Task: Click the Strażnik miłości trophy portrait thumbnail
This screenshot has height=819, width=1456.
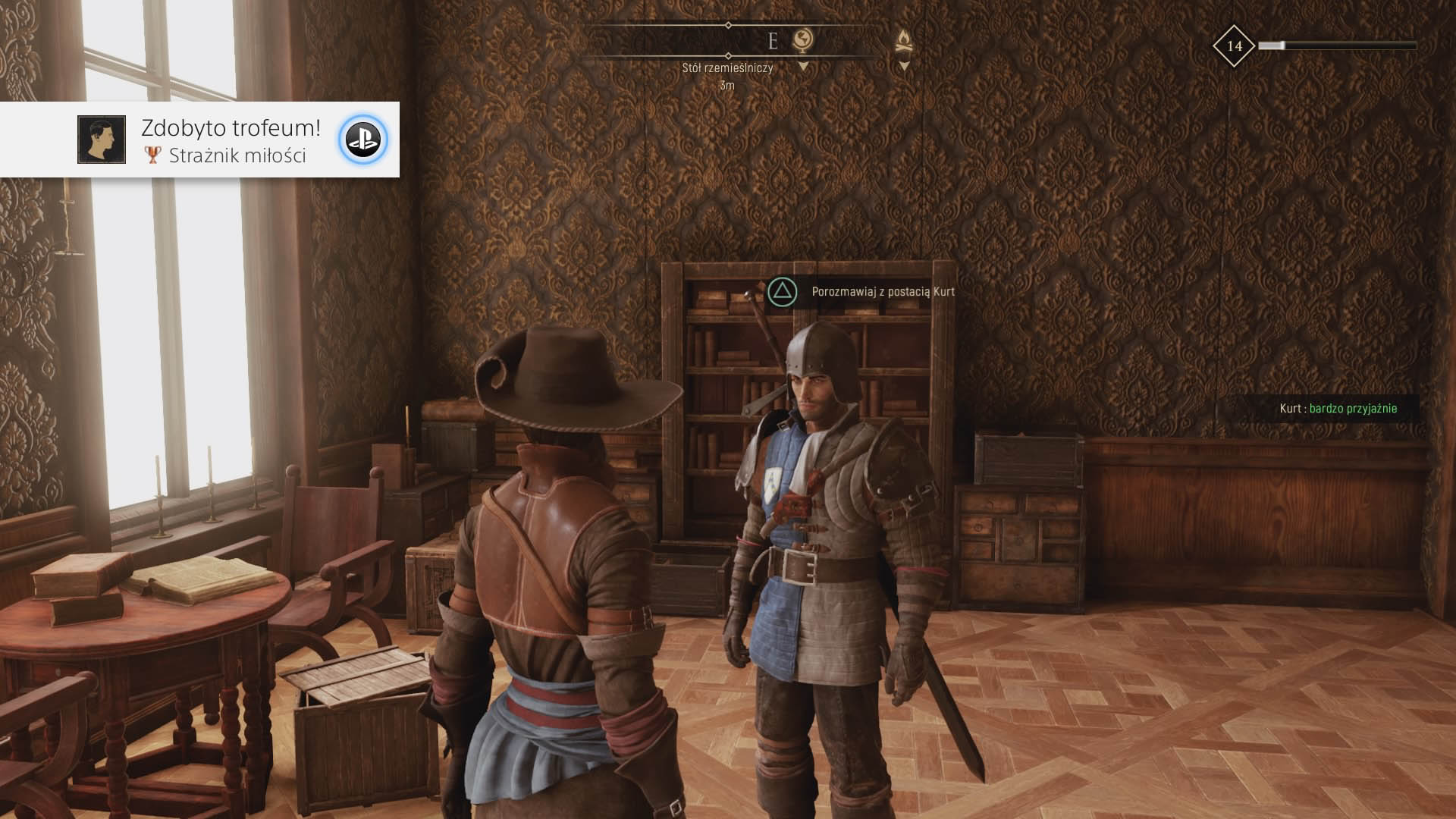Action: 102,140
